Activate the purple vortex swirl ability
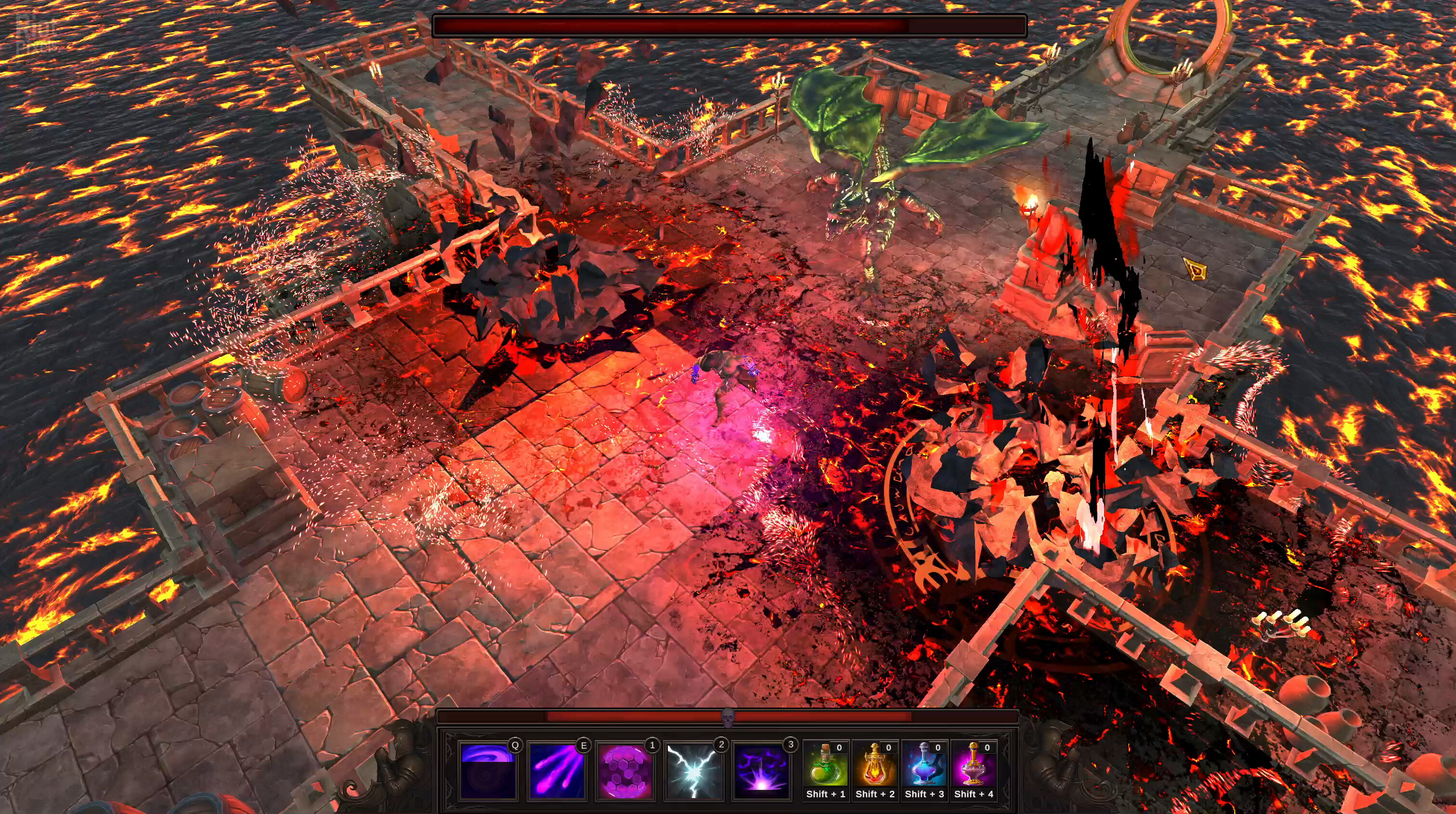The width and height of the screenshot is (1456, 814). tap(488, 770)
